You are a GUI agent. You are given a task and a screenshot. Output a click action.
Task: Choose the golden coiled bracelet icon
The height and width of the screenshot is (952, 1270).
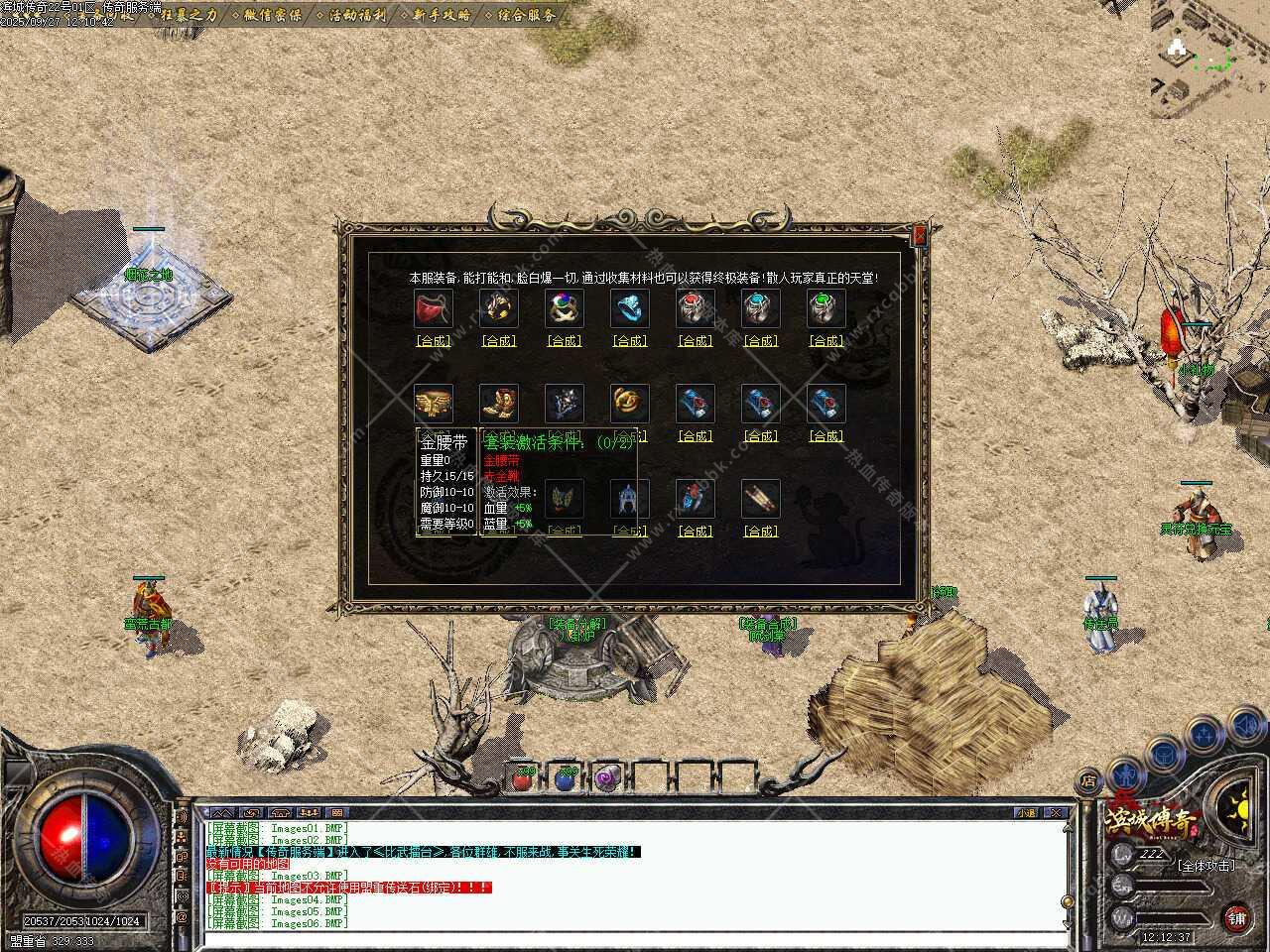629,404
